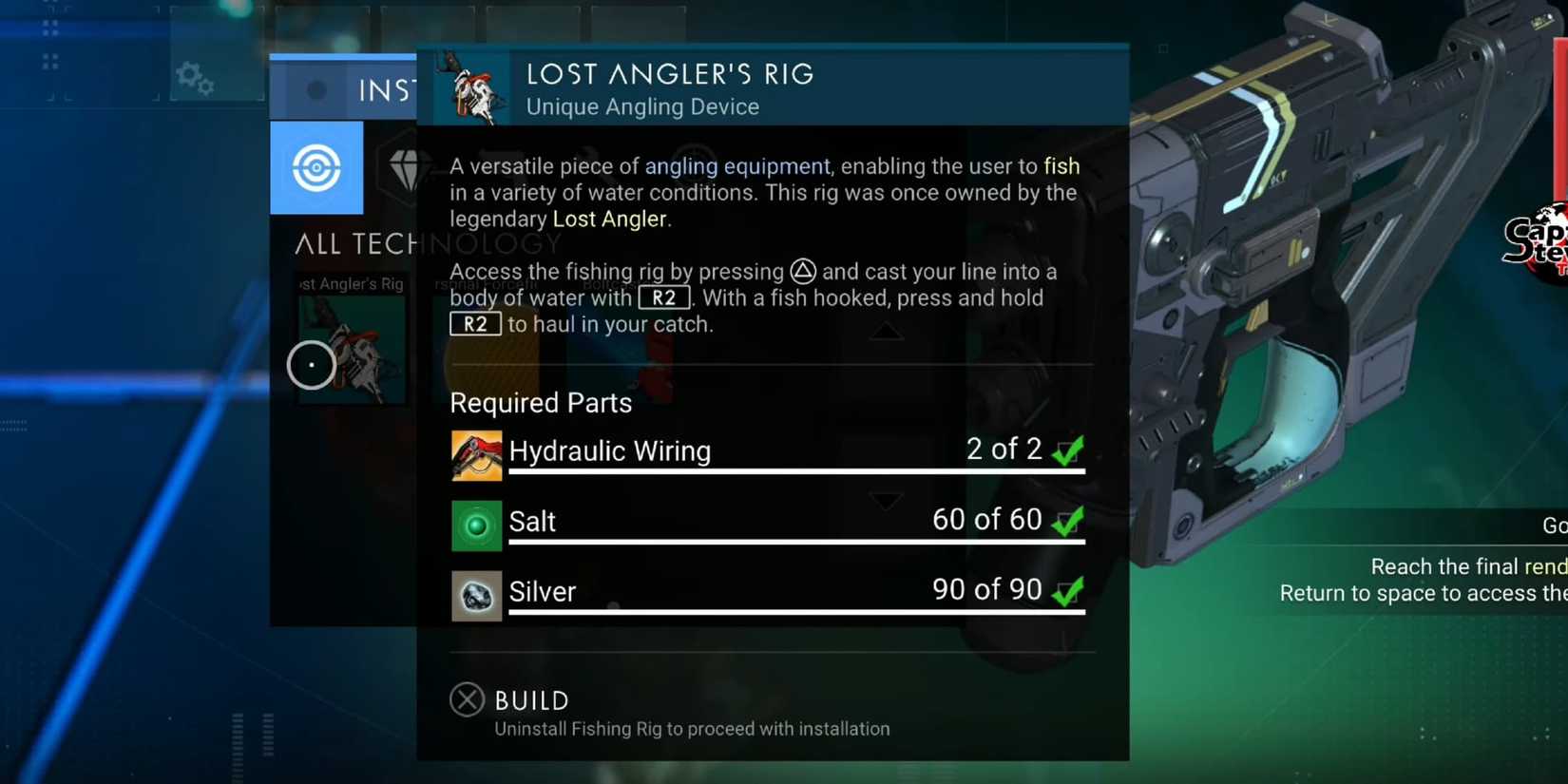Select the Hydraulic Wiring part icon
The height and width of the screenshot is (784, 1568).
point(476,454)
